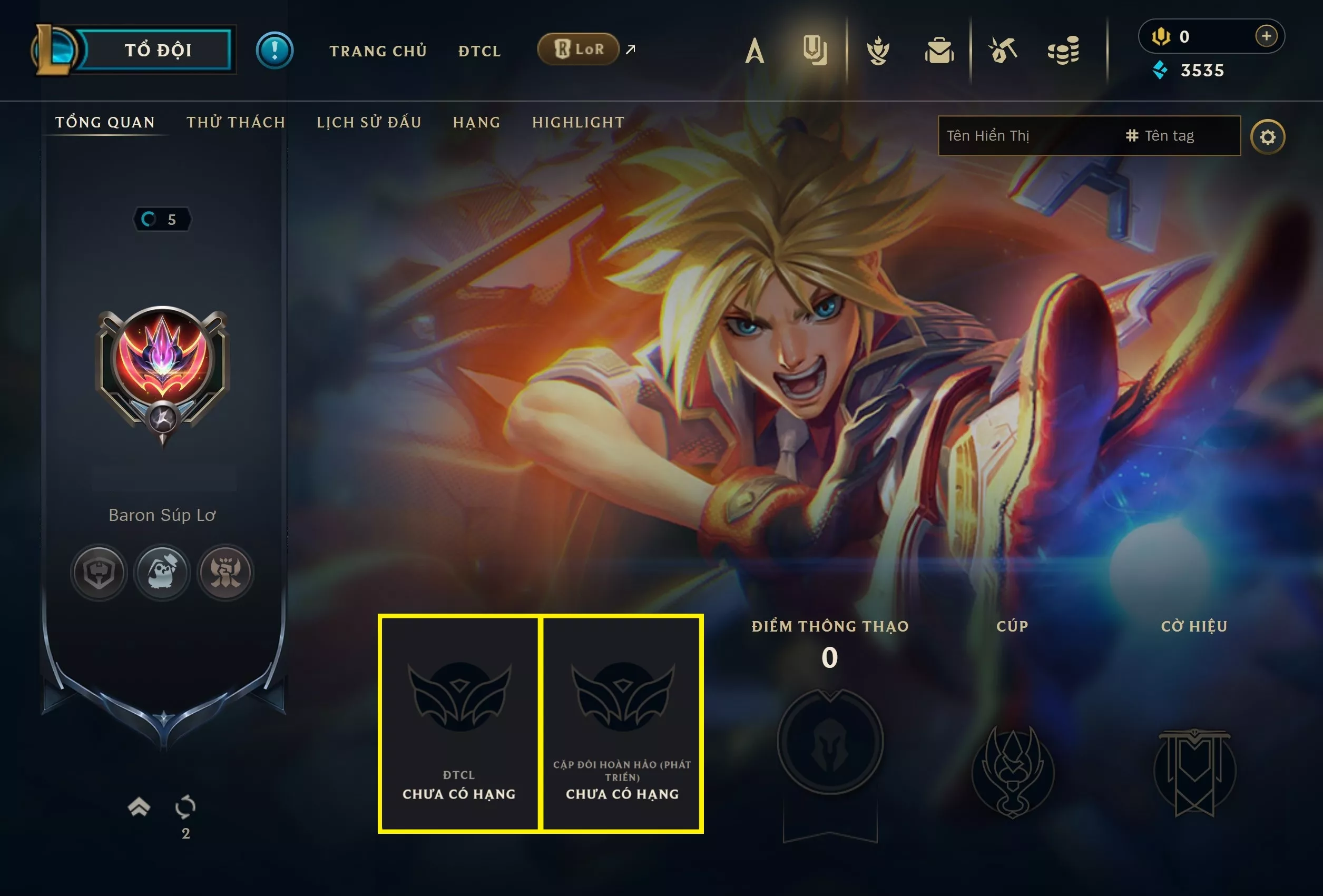Open the store coins stack icon

pos(1063,50)
